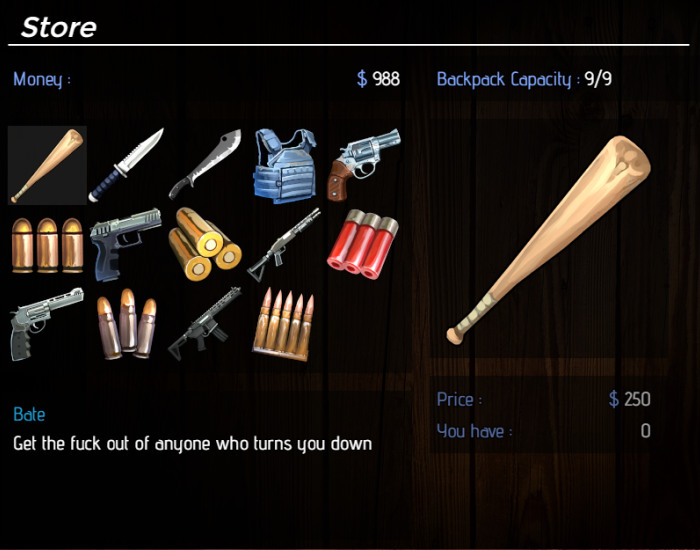Choose the revolver with brown wooden grip
The image size is (700, 550).
point(364,162)
